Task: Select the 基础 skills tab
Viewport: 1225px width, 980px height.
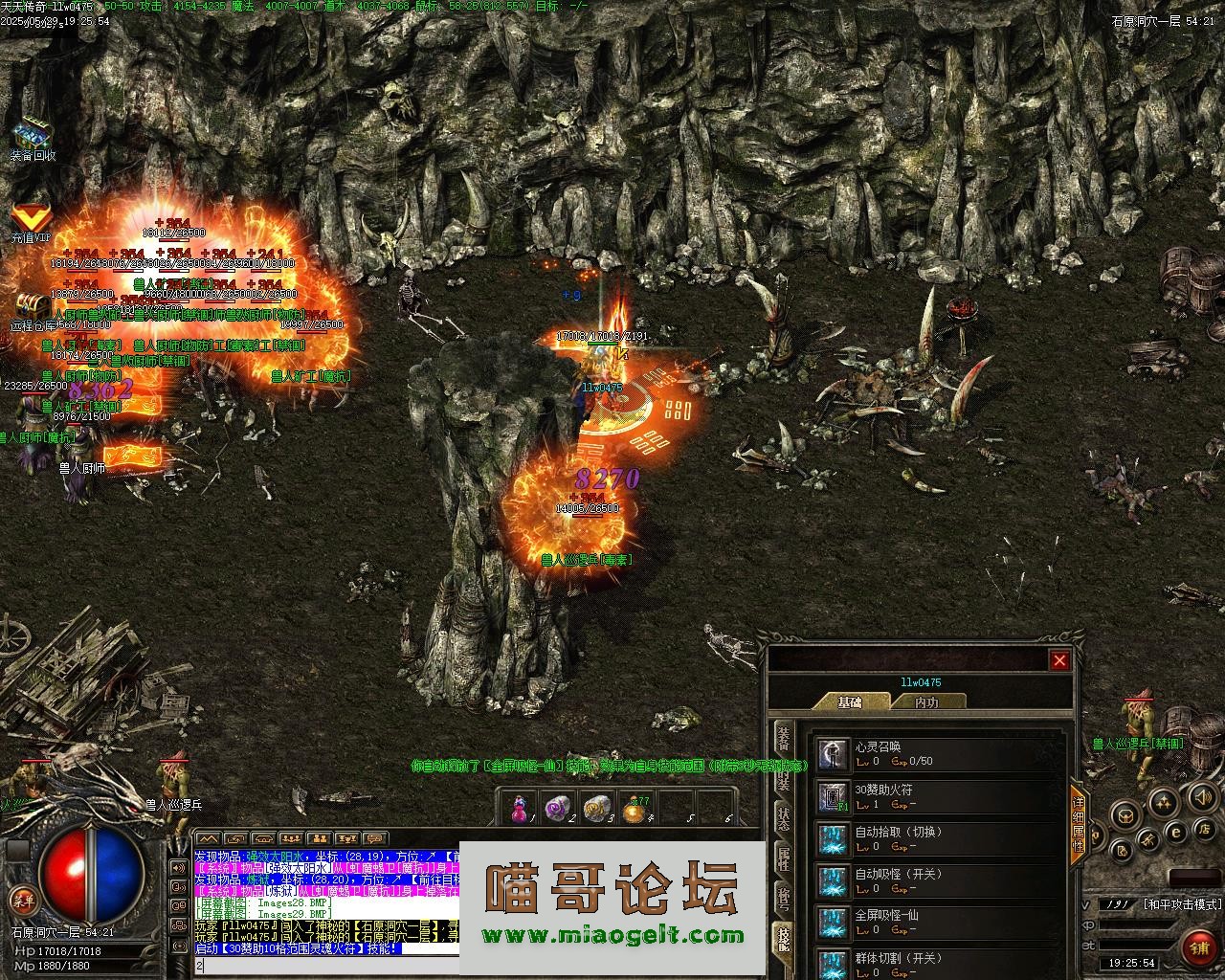Action: click(x=850, y=702)
